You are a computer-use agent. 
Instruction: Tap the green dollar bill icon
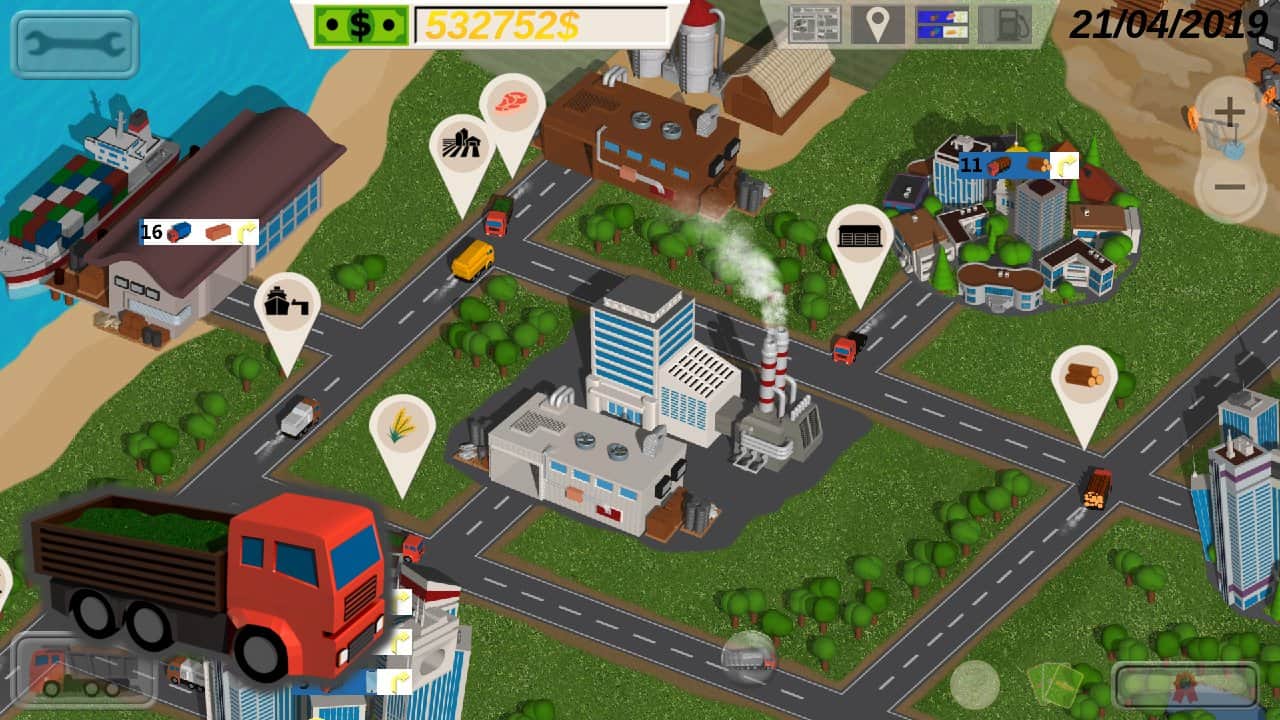(x=361, y=25)
